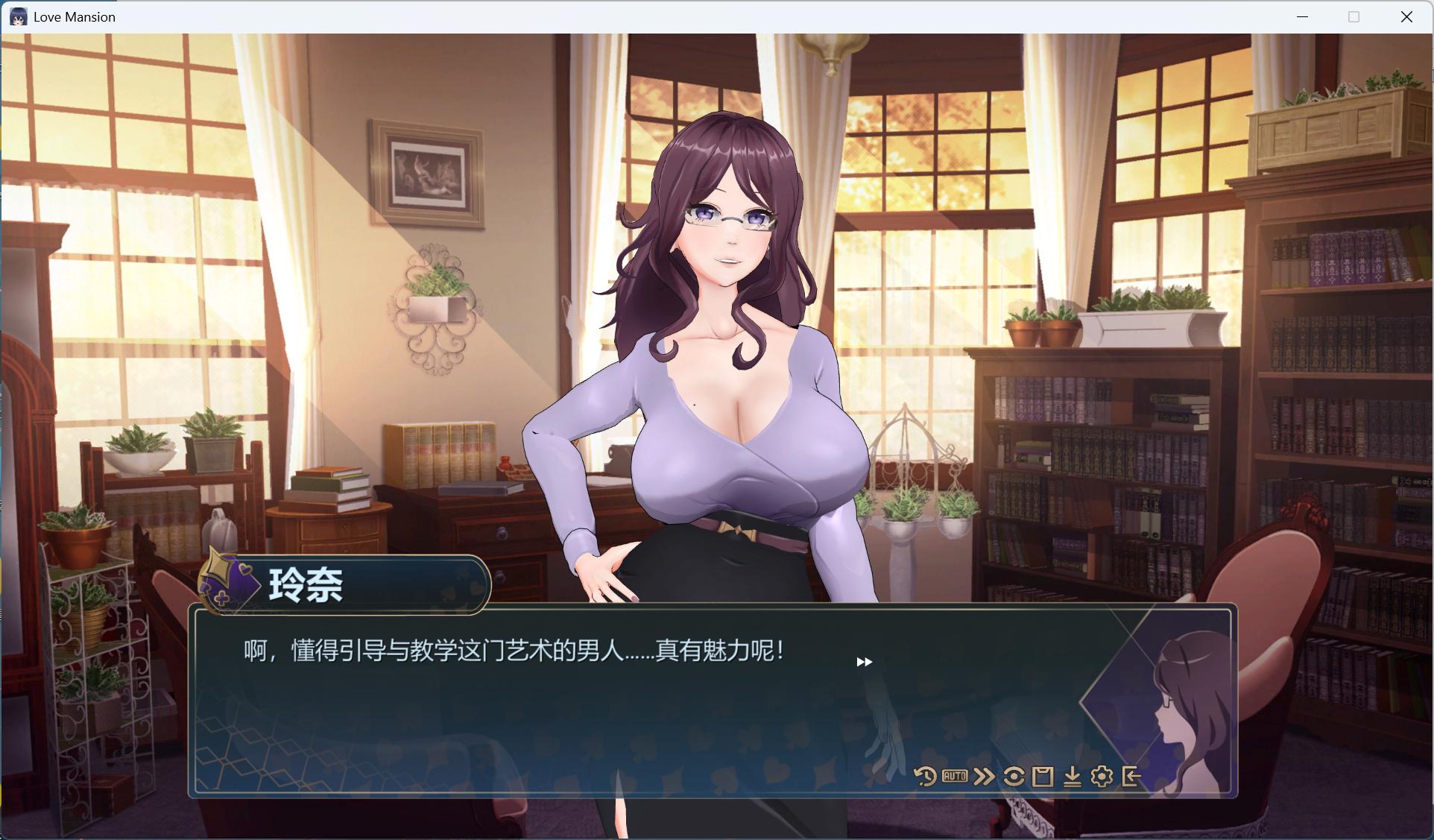Open the save game screen
The image size is (1434, 840).
click(1042, 776)
